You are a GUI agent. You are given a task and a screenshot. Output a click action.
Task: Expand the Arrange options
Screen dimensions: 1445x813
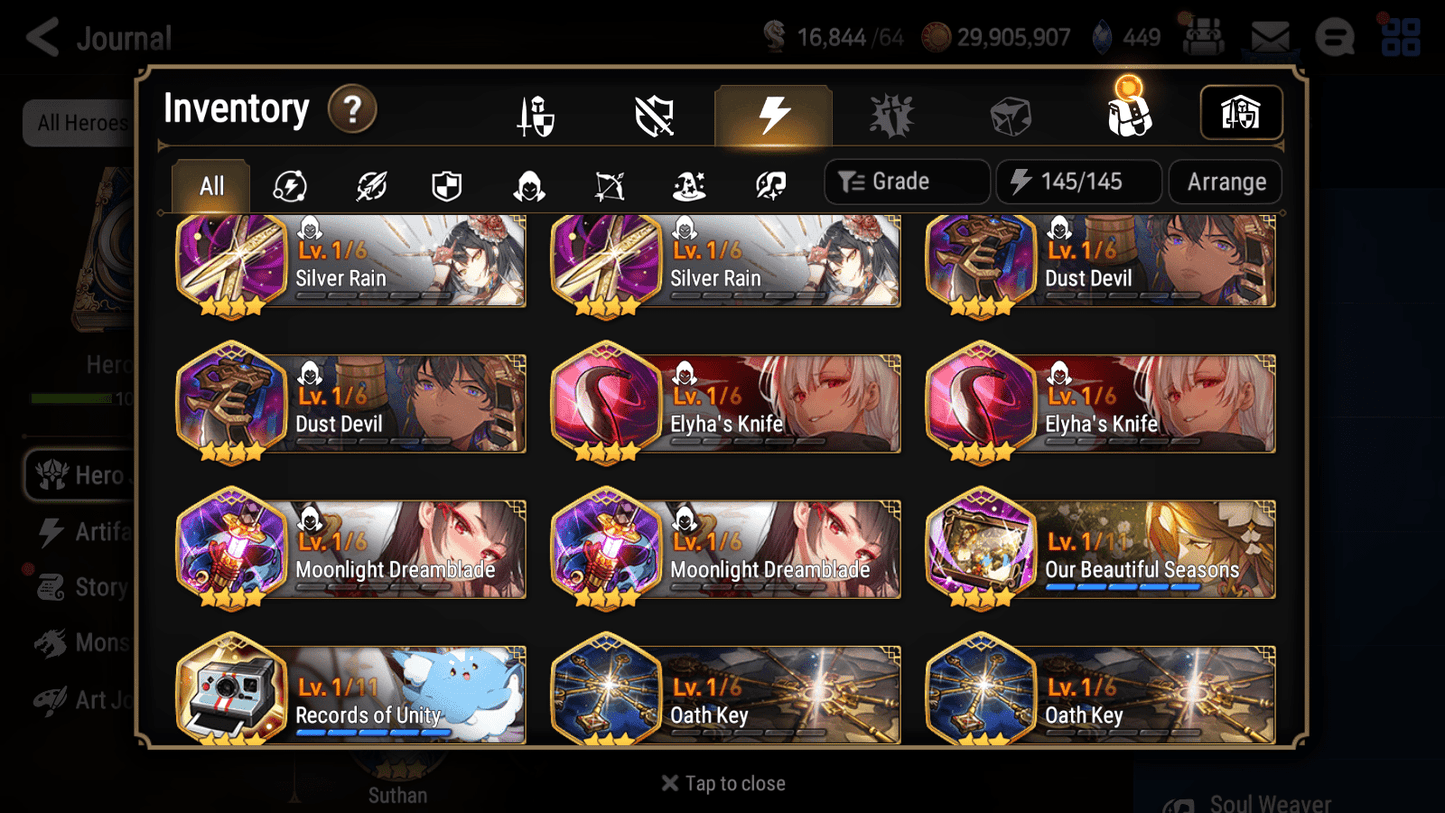tap(1225, 182)
